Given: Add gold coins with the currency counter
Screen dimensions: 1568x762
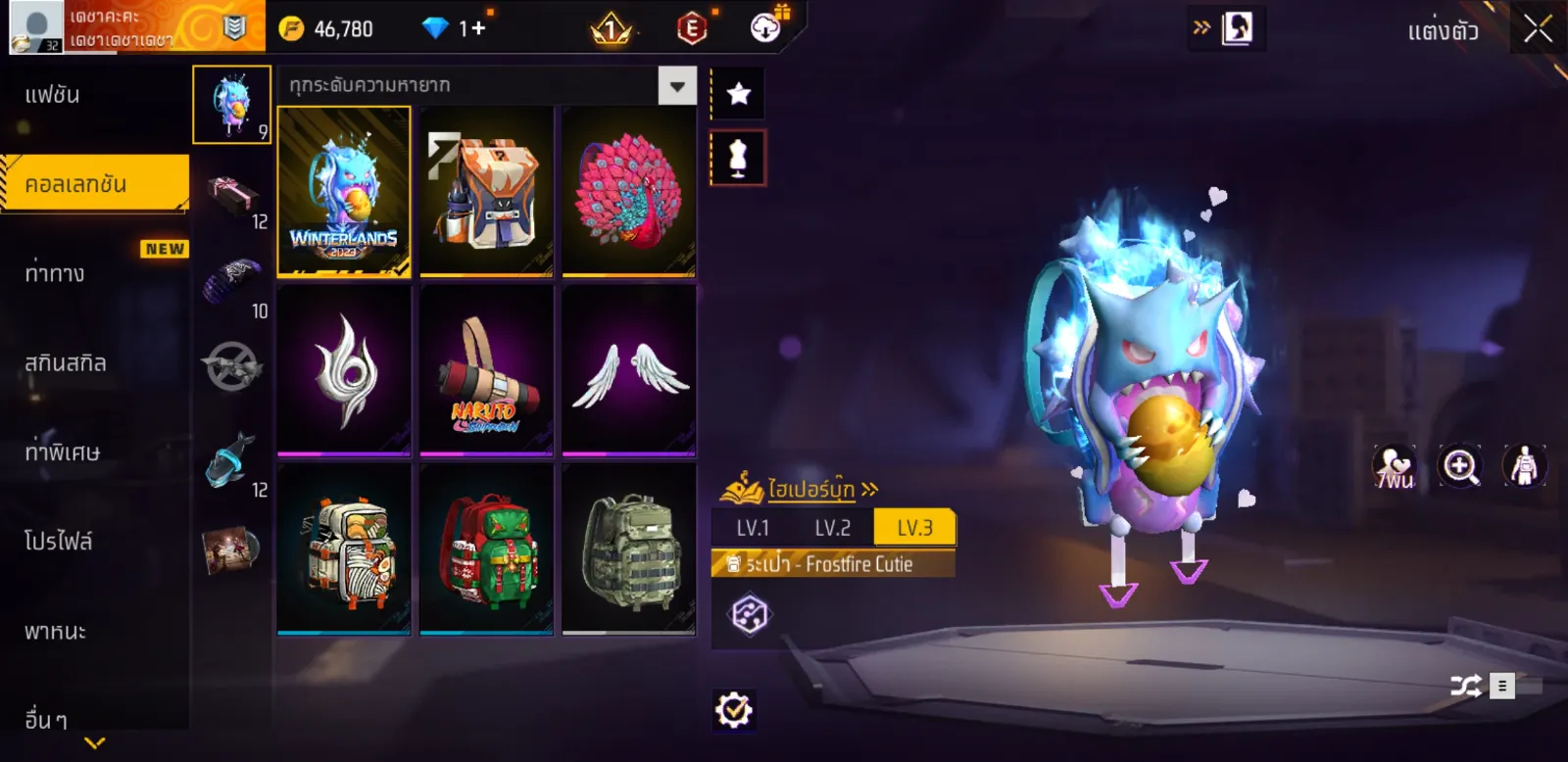Looking at the screenshot, I should [328, 29].
